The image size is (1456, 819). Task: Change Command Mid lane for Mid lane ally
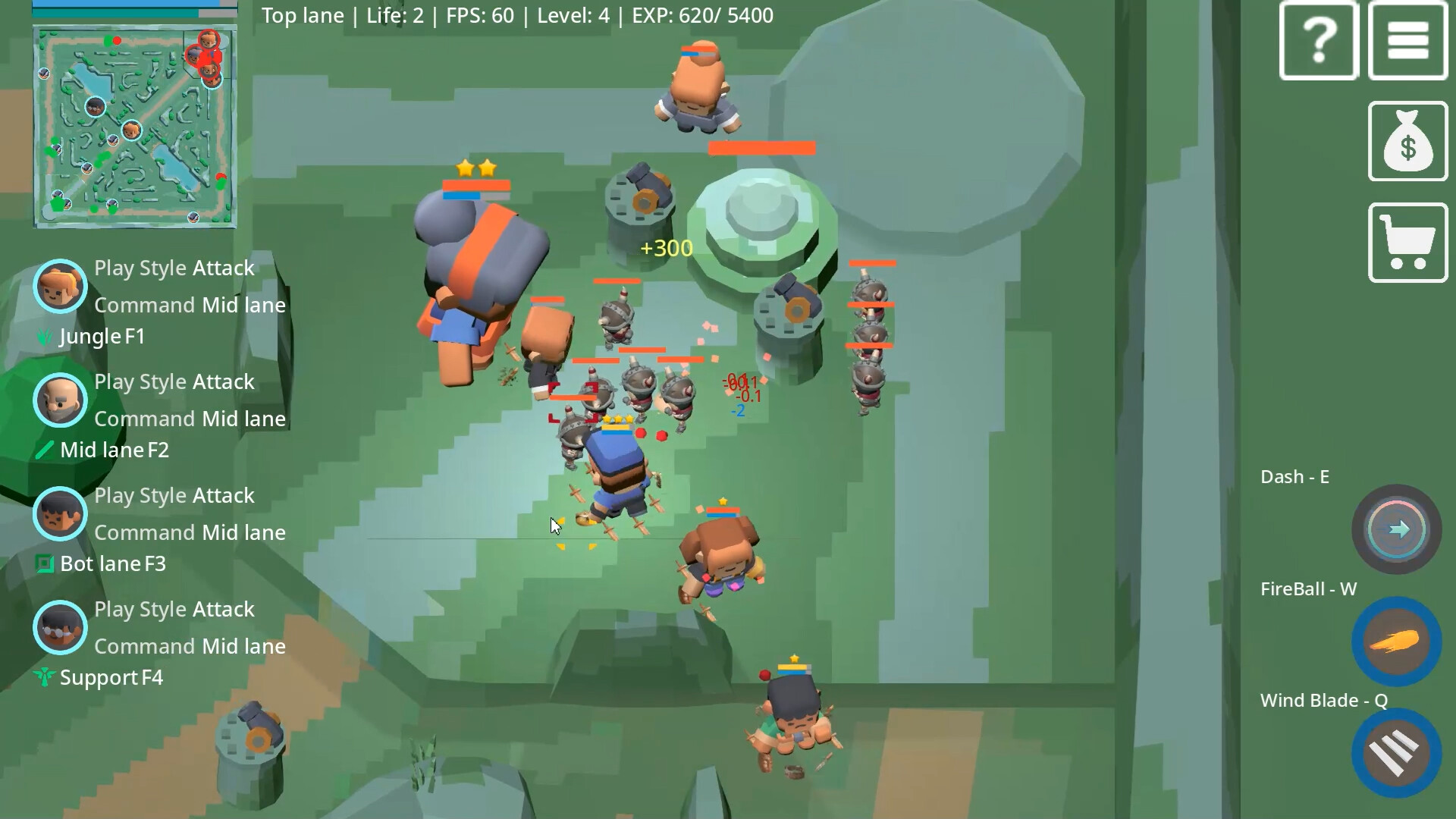coord(190,419)
